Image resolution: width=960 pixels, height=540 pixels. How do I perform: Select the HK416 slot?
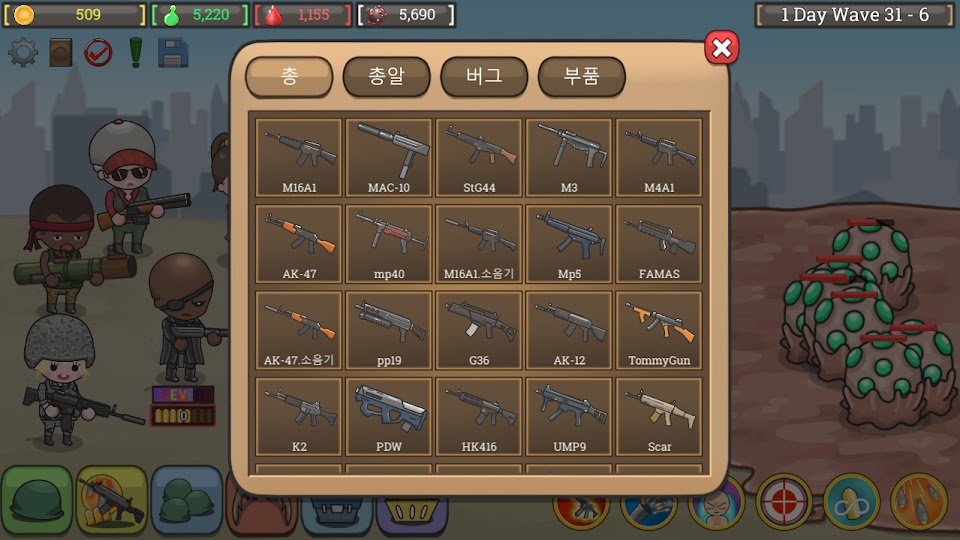pyautogui.click(x=479, y=415)
